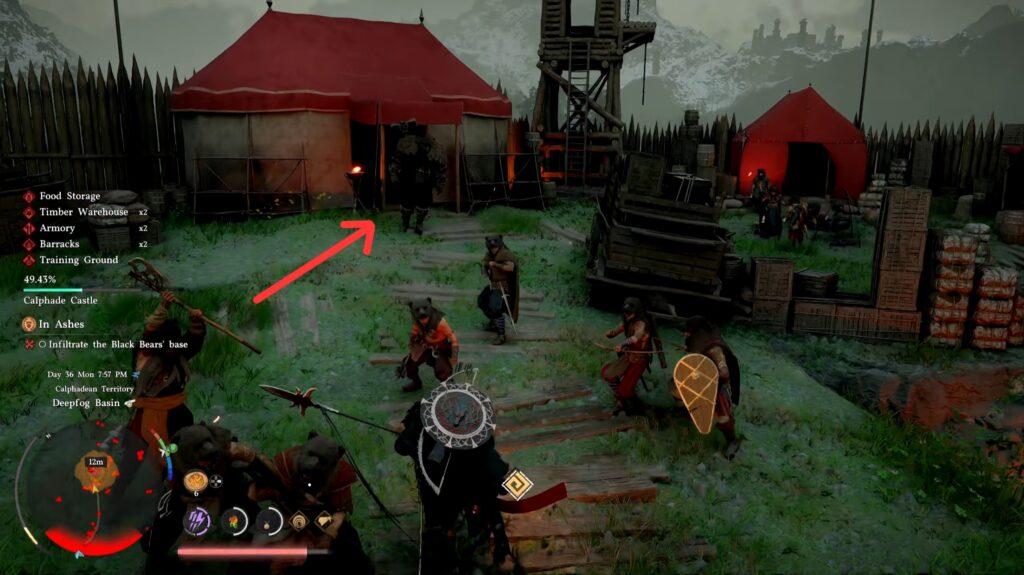
Task: Select the round pouch item icon
Action: 269,520
